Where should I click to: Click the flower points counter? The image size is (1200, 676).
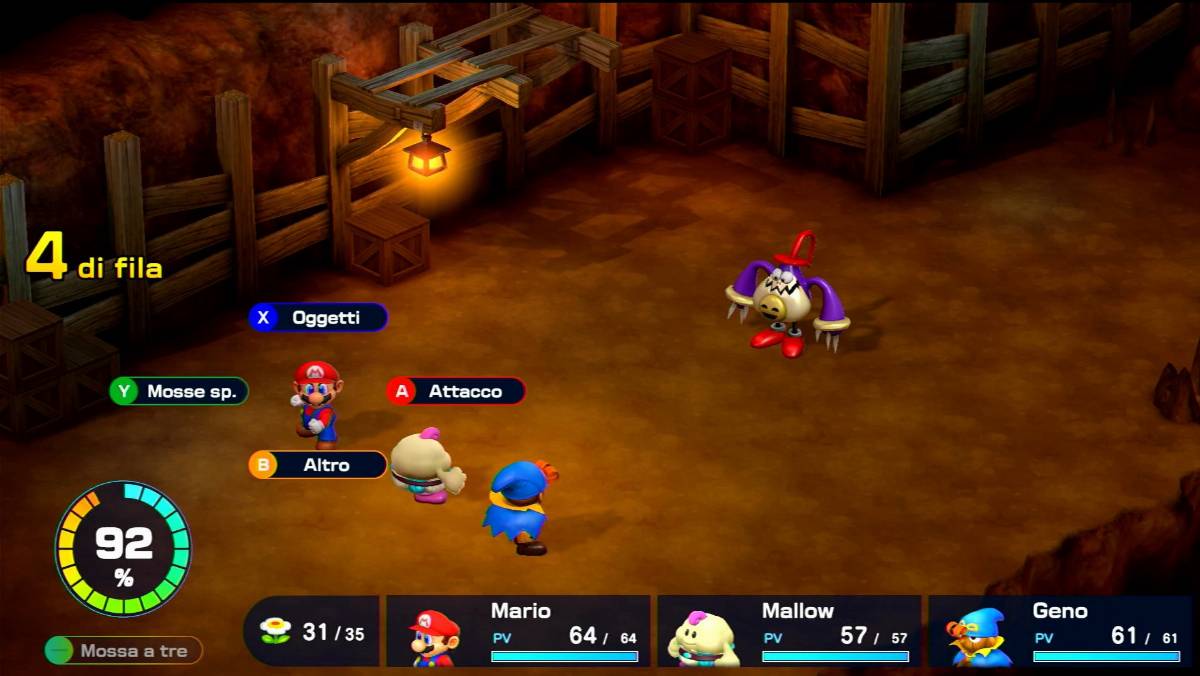[312, 631]
